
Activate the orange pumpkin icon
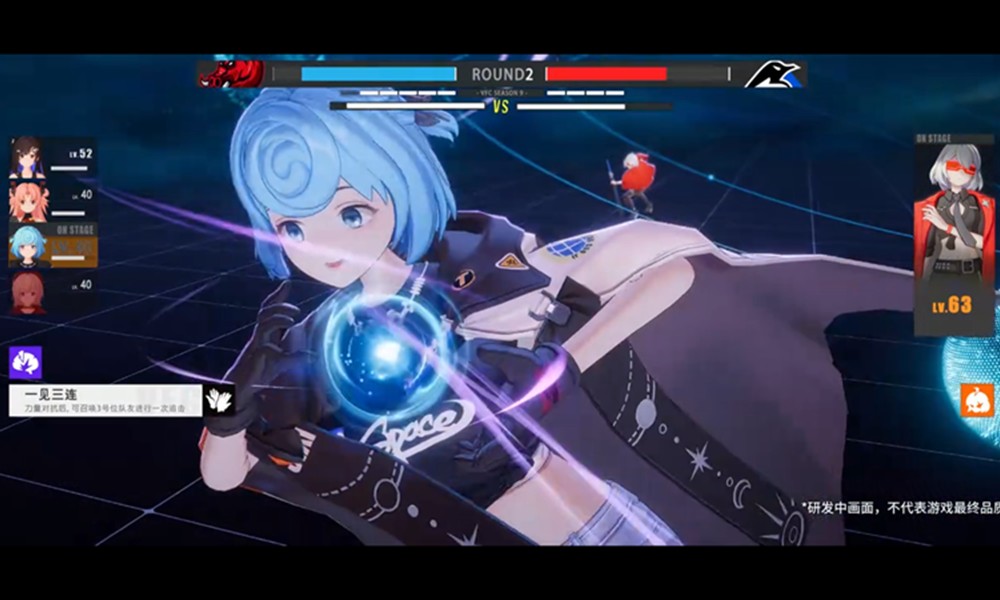pyautogui.click(x=977, y=400)
